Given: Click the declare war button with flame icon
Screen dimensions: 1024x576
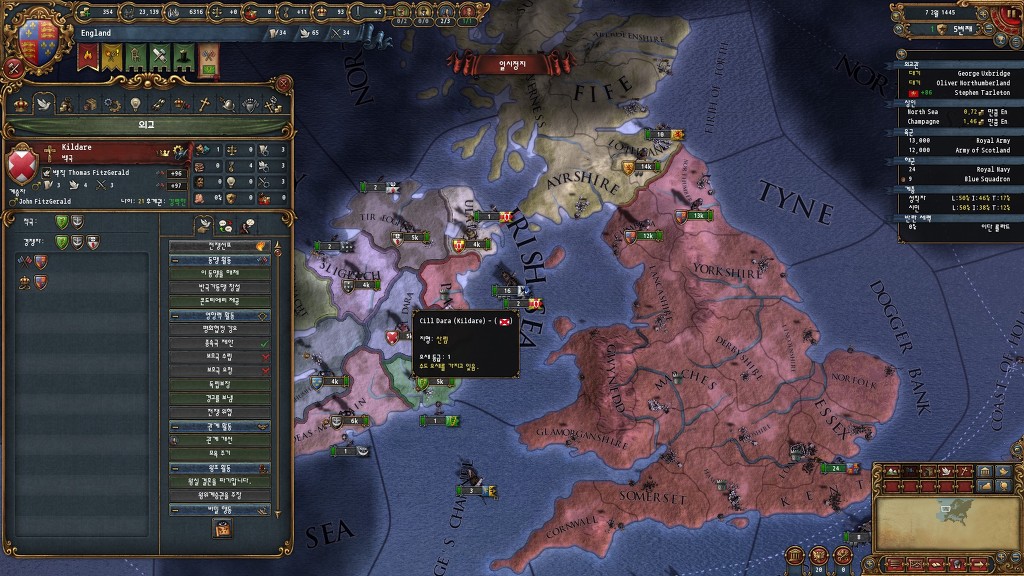Looking at the screenshot, I should tap(220, 245).
